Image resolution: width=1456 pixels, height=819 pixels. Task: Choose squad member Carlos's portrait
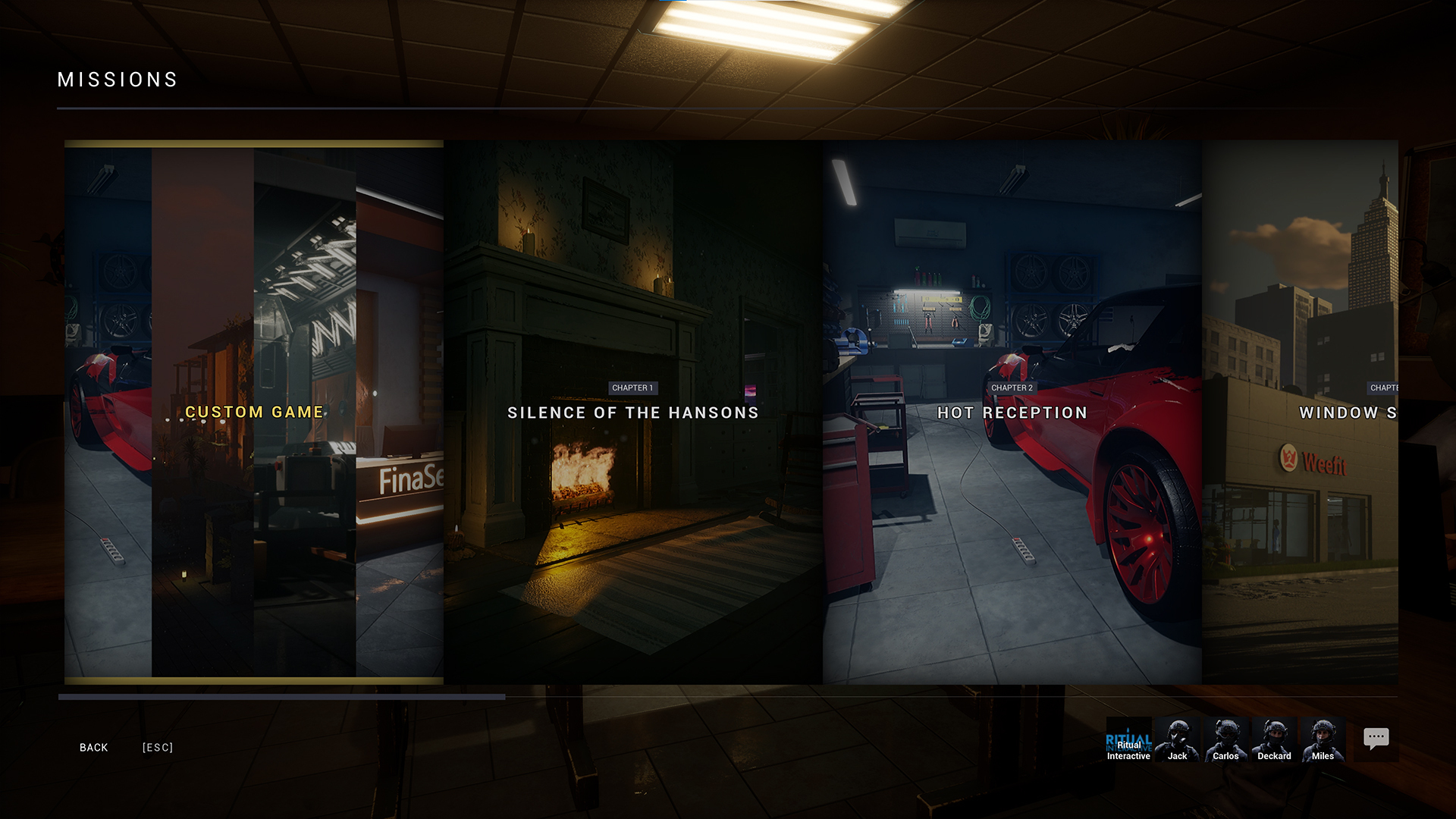pos(1225,739)
